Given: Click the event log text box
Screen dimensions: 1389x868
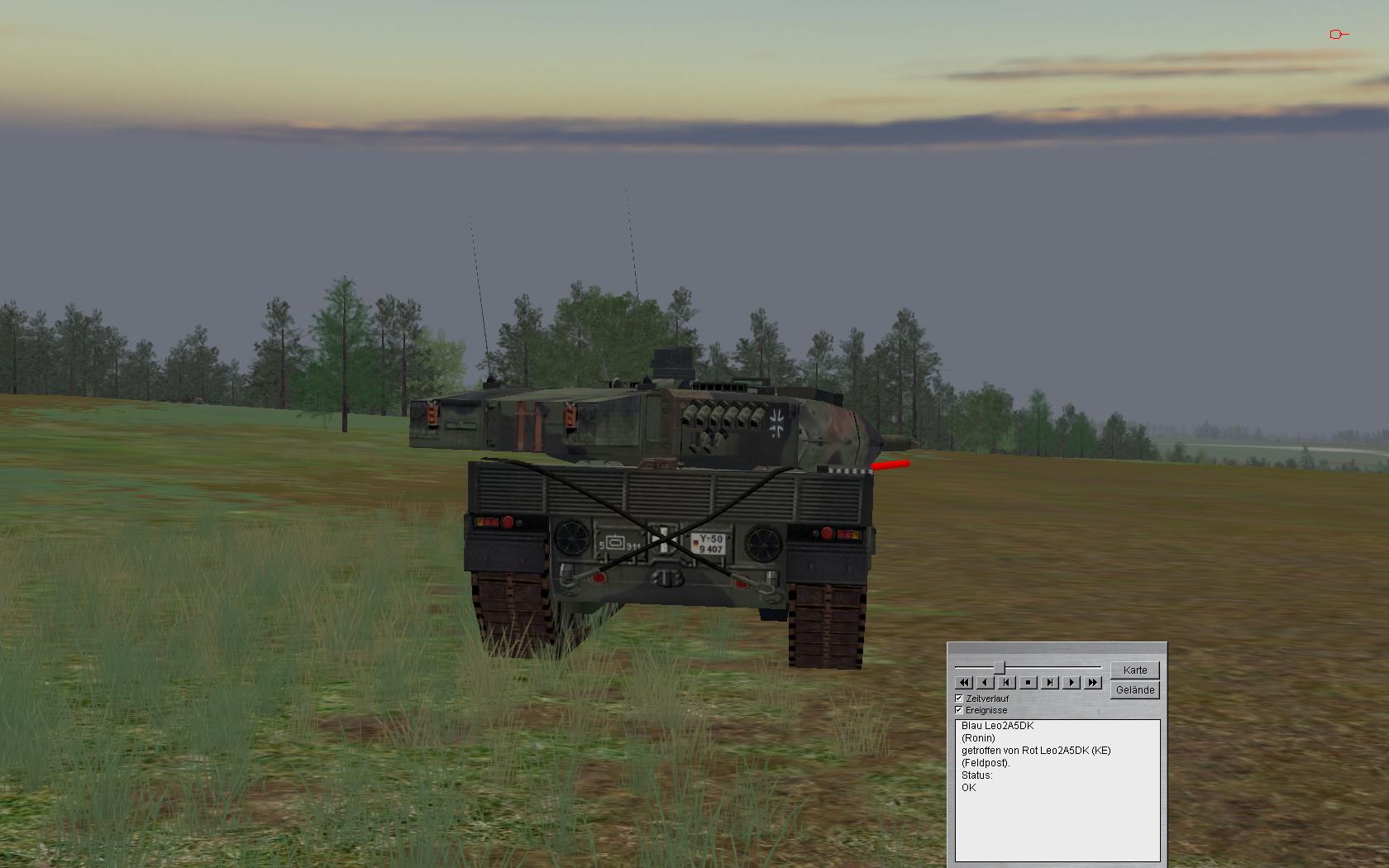Looking at the screenshot, I should coord(1057,789).
